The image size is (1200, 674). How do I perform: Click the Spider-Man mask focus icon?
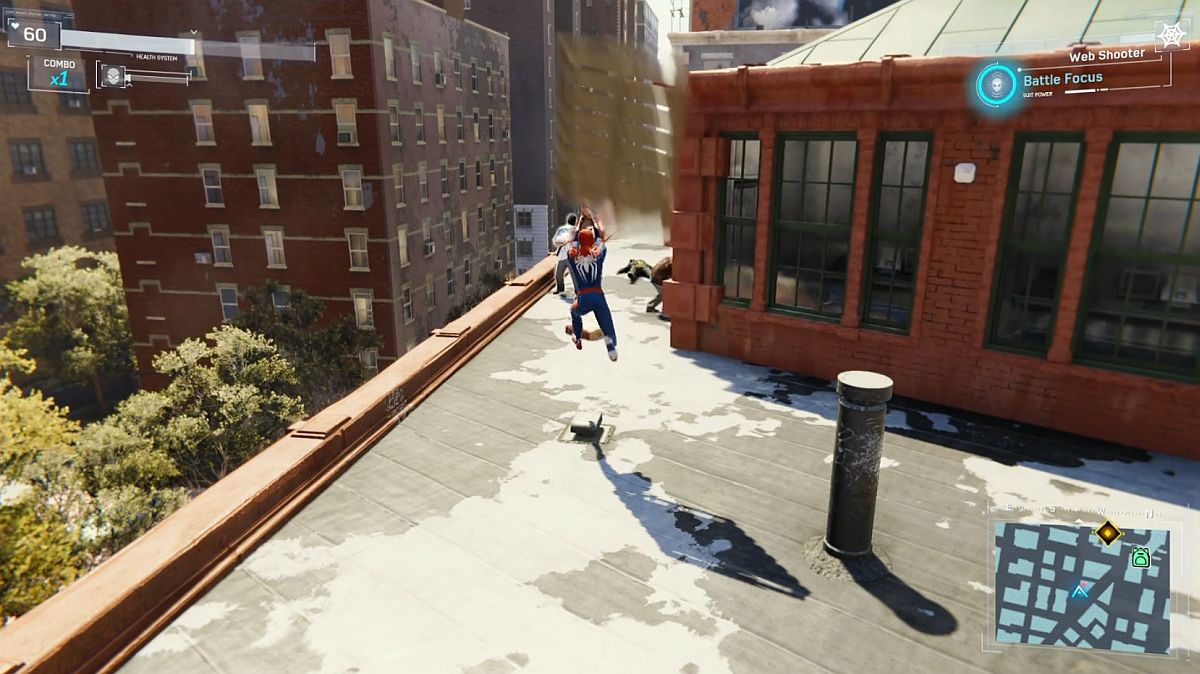point(112,74)
